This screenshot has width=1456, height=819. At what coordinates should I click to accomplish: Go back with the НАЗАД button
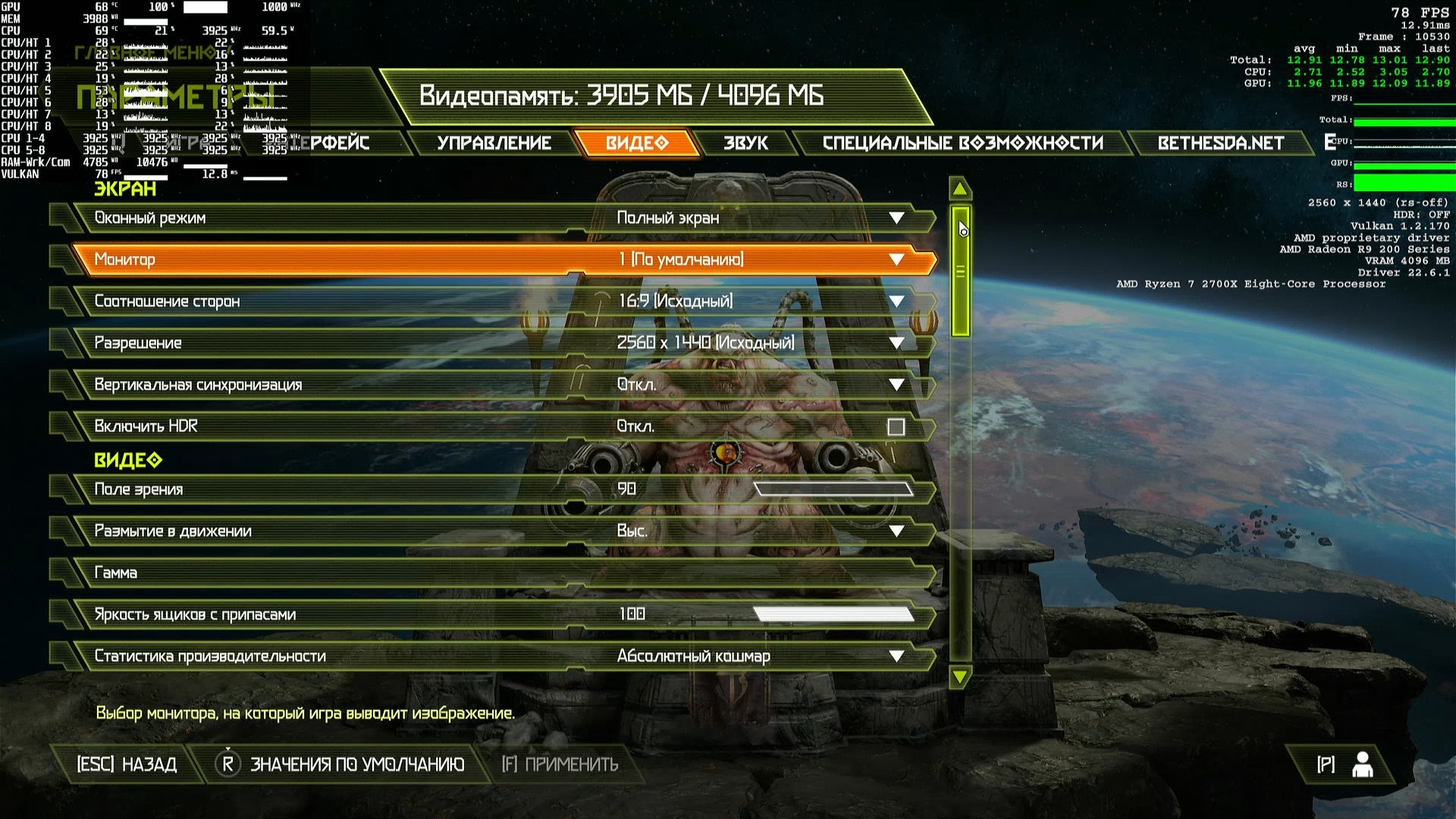tap(127, 764)
